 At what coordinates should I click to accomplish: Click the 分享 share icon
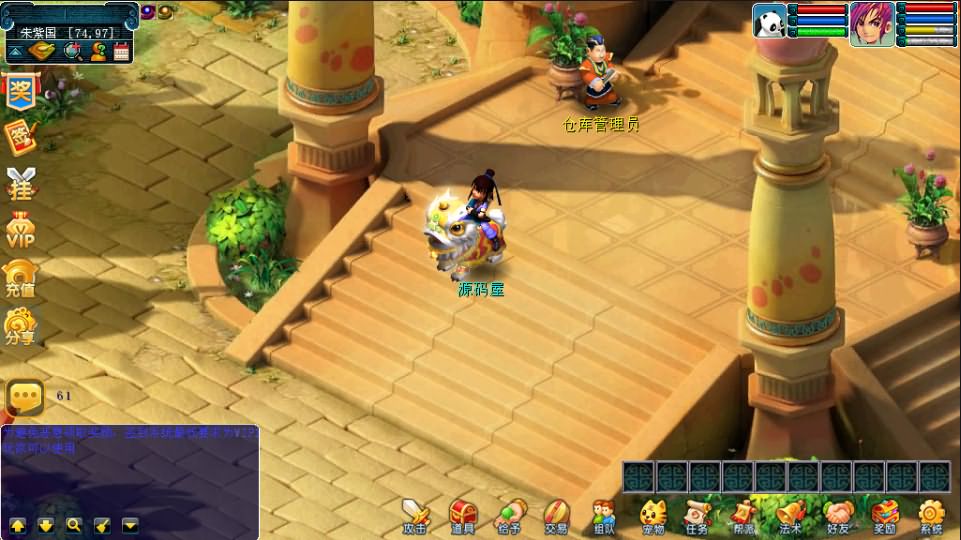(x=20, y=327)
